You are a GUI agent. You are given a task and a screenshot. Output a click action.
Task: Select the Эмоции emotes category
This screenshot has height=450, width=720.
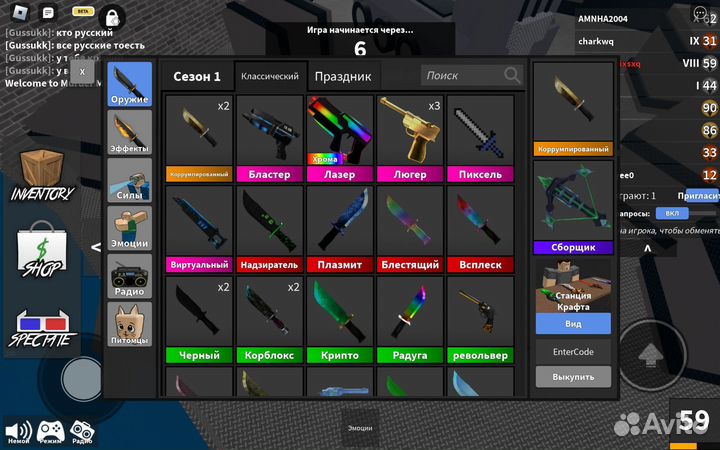(130, 228)
